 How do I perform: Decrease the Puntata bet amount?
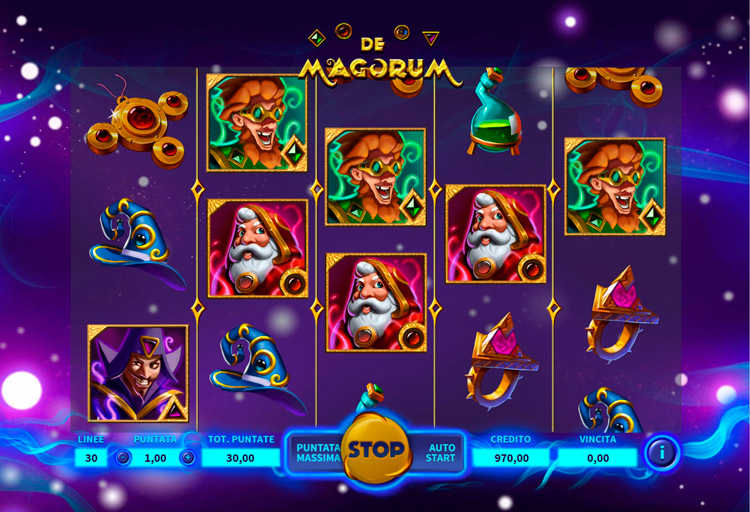[123, 458]
